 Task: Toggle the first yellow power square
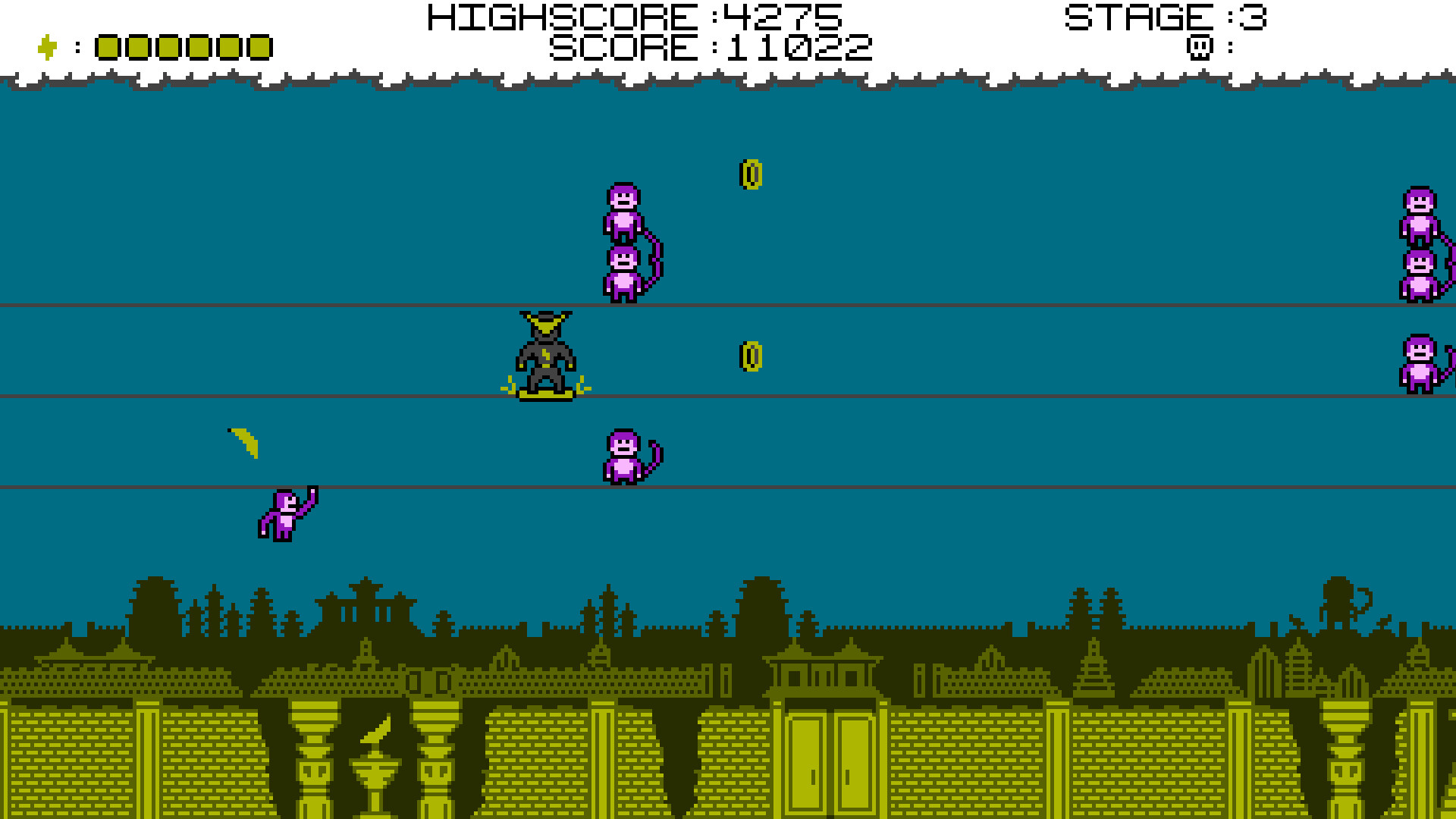click(106, 48)
